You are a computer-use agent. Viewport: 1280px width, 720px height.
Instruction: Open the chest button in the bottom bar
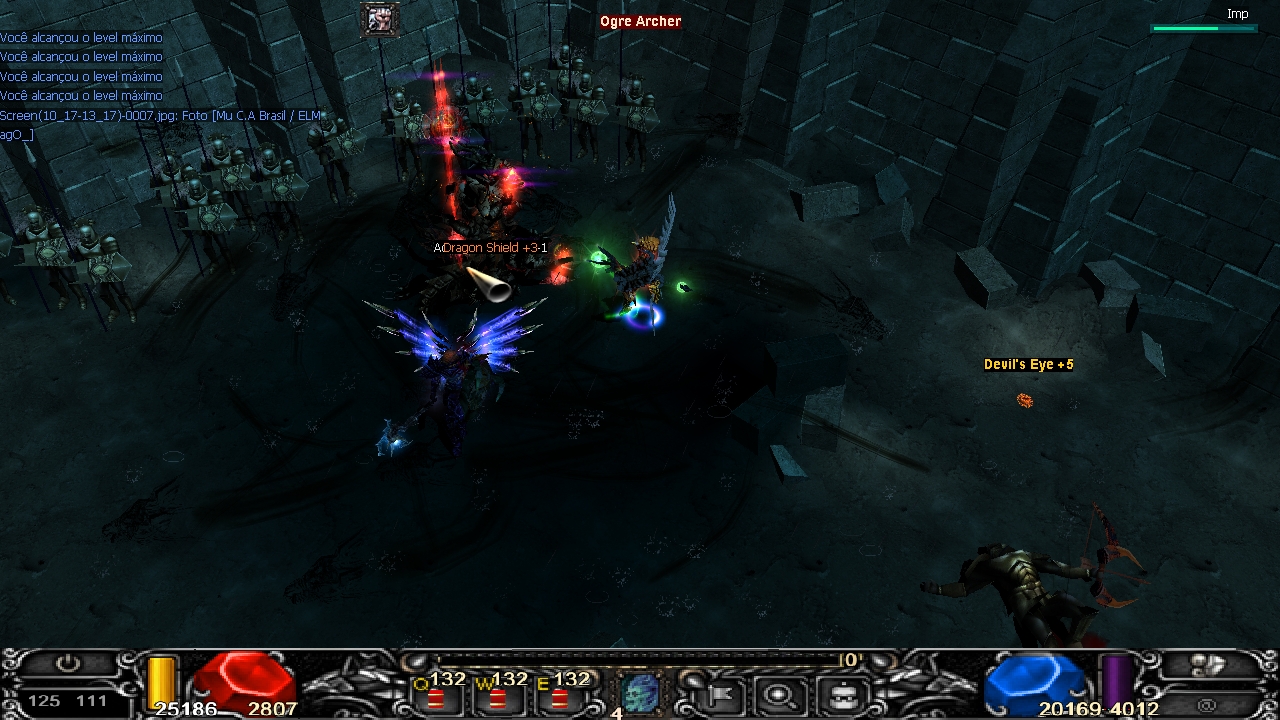click(x=842, y=692)
